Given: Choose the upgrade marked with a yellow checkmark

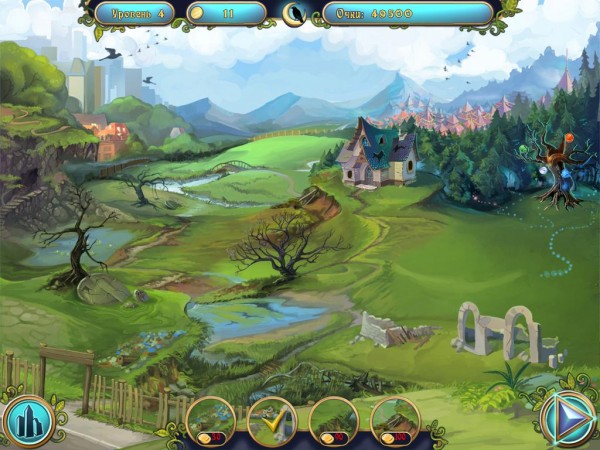Looking at the screenshot, I should click(271, 420).
